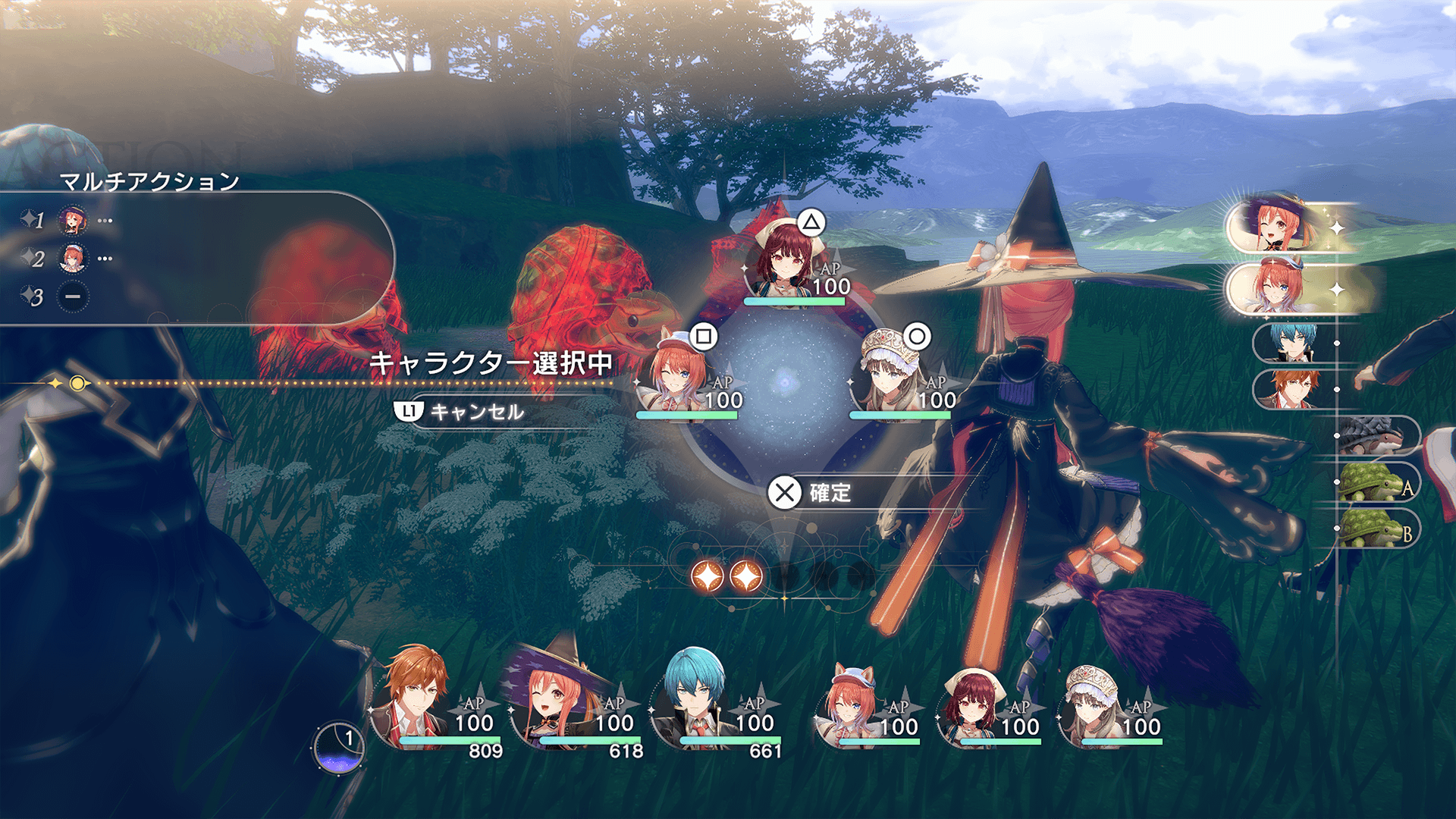
Task: Choose the empty multi-action slot 3
Action: (73, 297)
